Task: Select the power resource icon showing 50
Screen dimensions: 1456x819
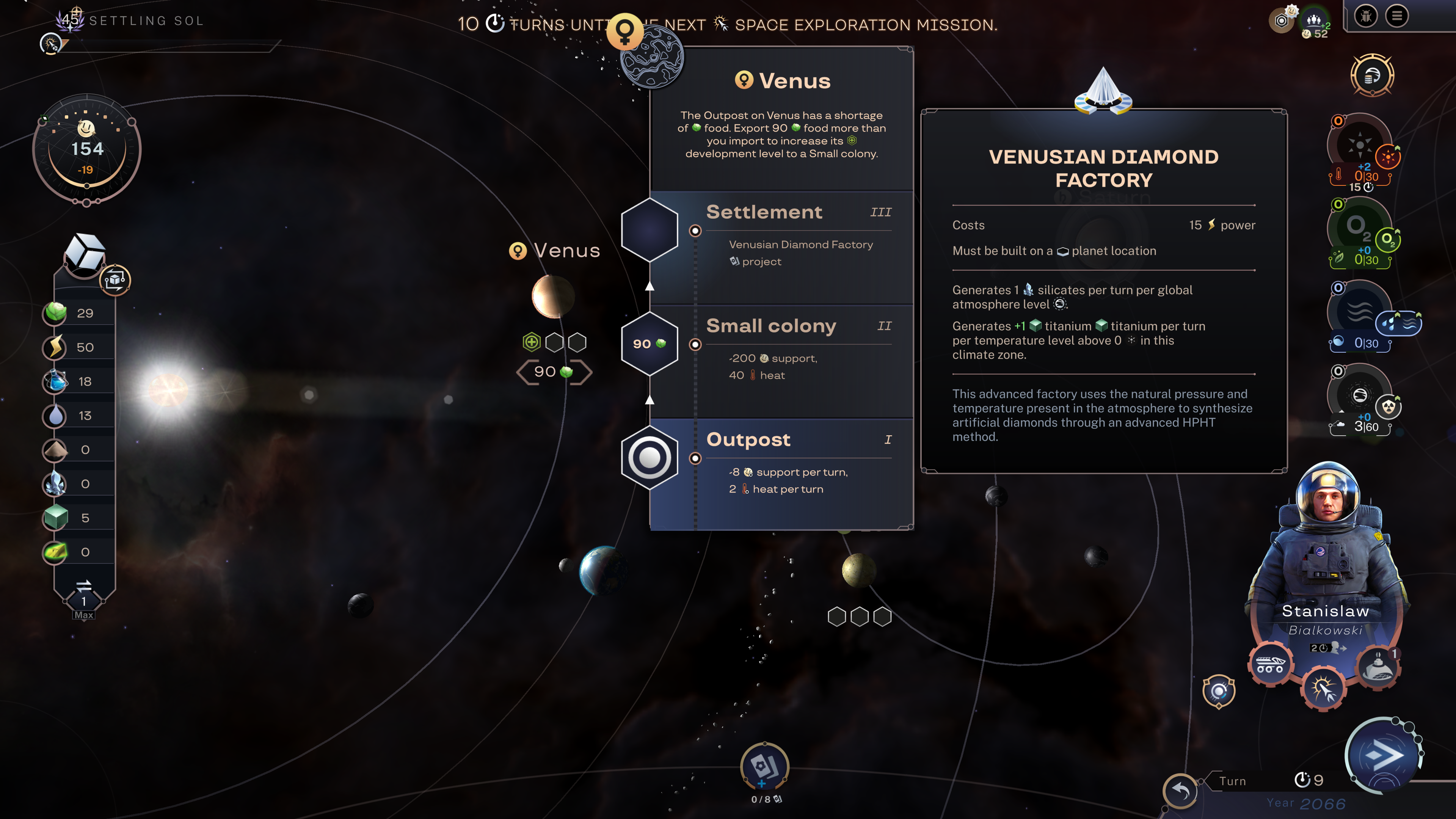Action: [55, 347]
